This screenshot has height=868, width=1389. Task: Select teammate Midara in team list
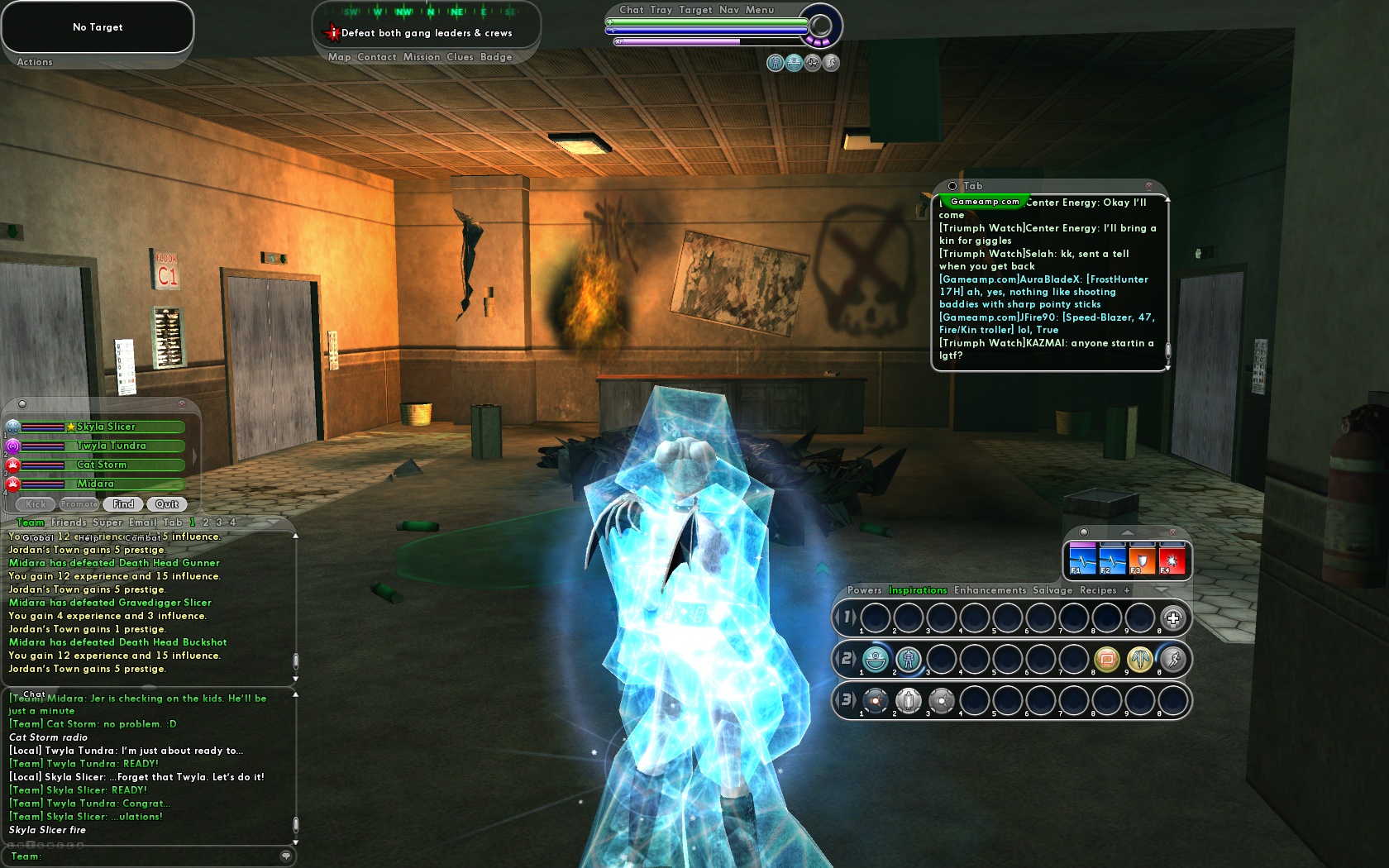pos(96,484)
